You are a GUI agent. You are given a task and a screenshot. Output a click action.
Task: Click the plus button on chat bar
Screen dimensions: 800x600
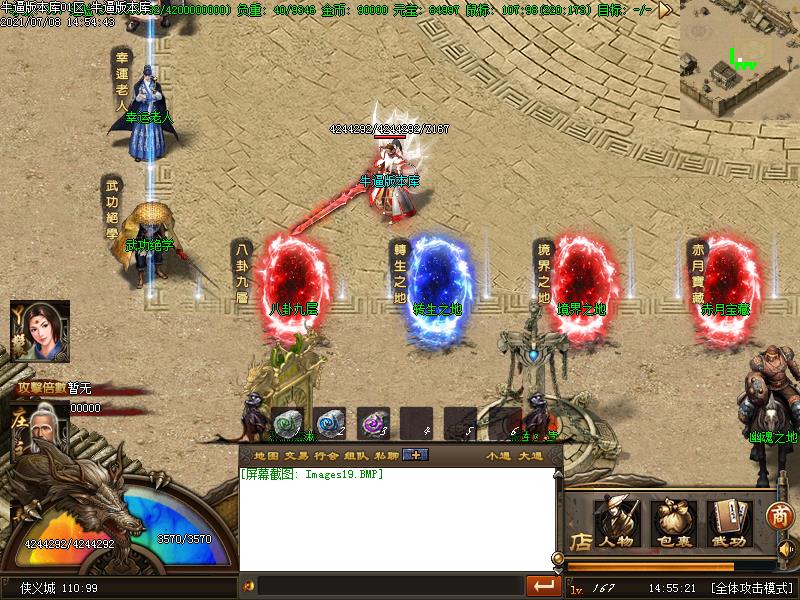click(x=415, y=456)
